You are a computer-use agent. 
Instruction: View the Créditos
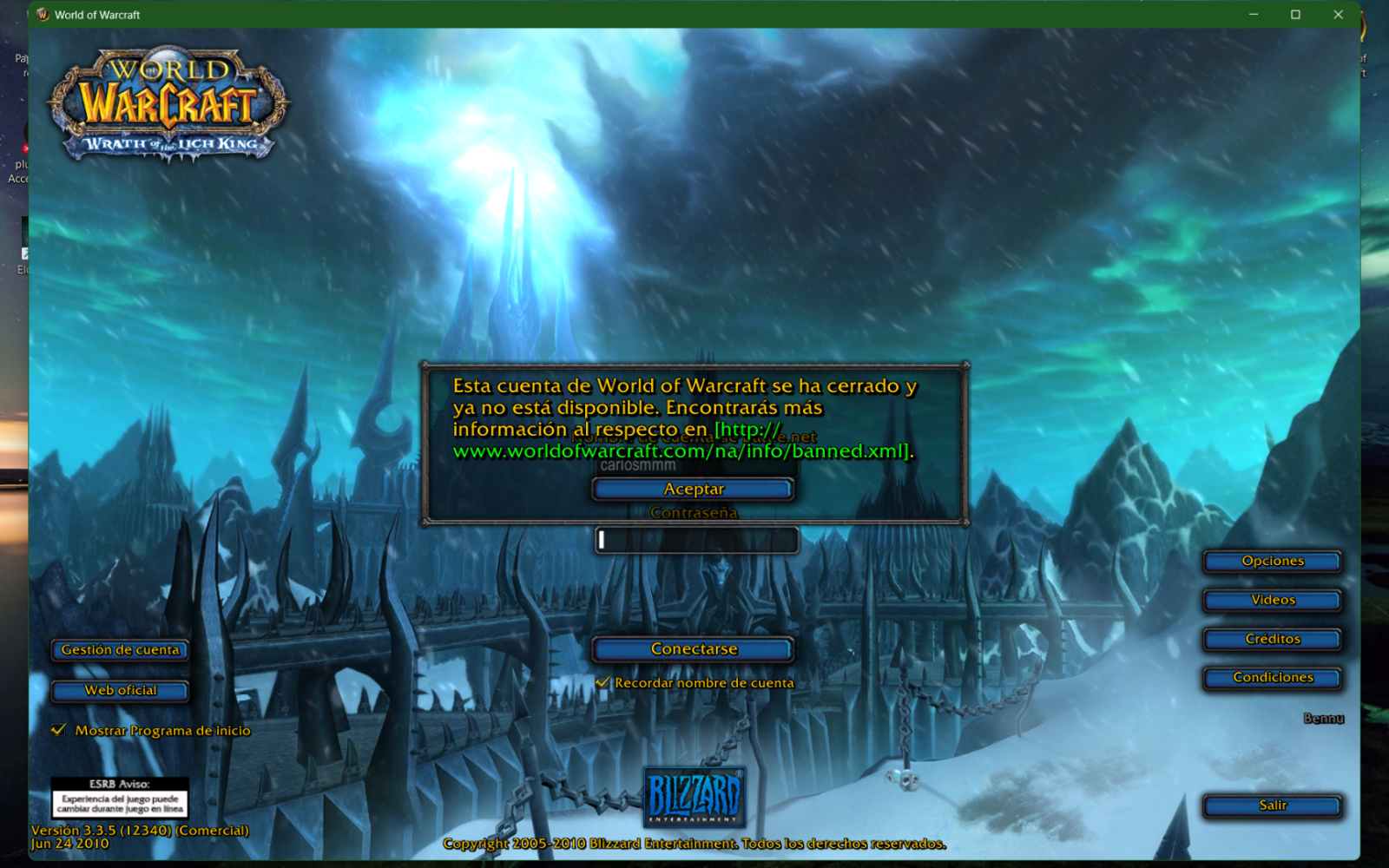tap(1271, 639)
